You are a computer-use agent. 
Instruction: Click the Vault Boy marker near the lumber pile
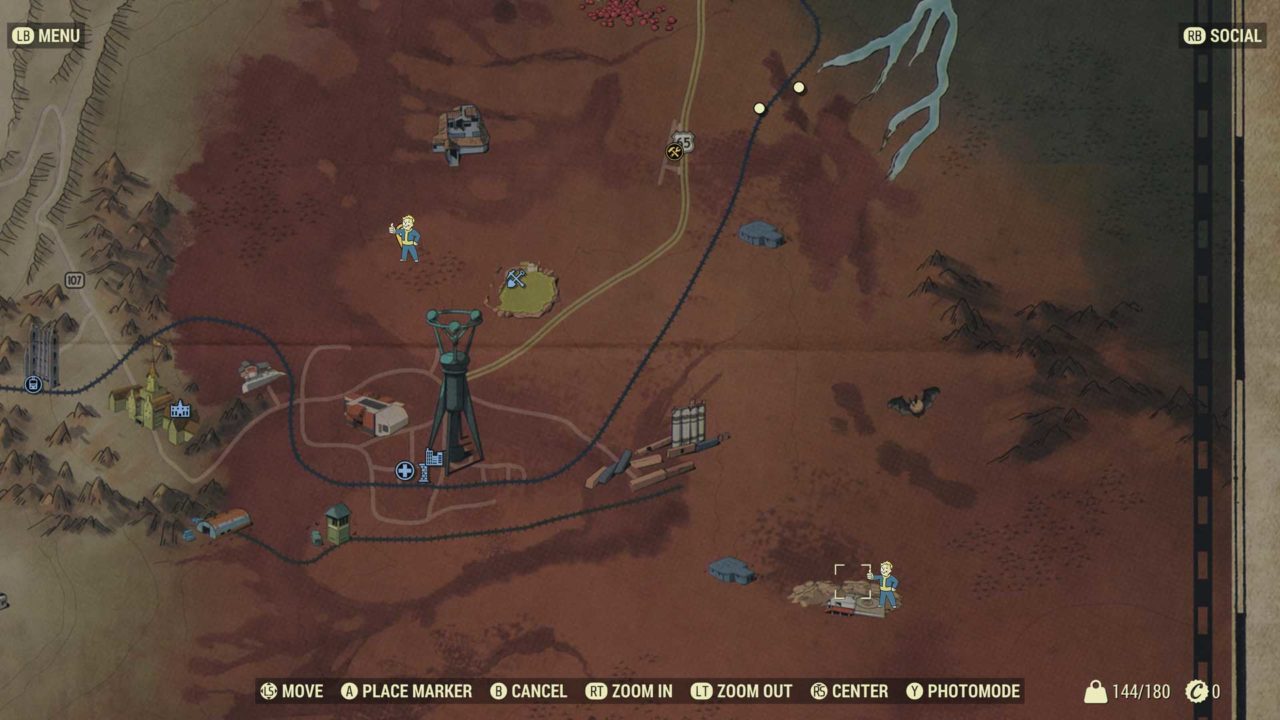tap(888, 585)
